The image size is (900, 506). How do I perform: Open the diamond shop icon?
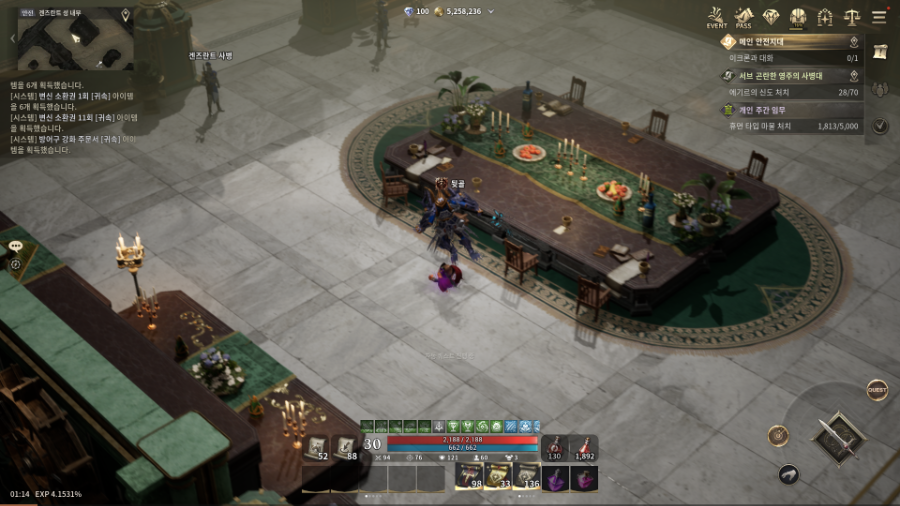point(770,17)
